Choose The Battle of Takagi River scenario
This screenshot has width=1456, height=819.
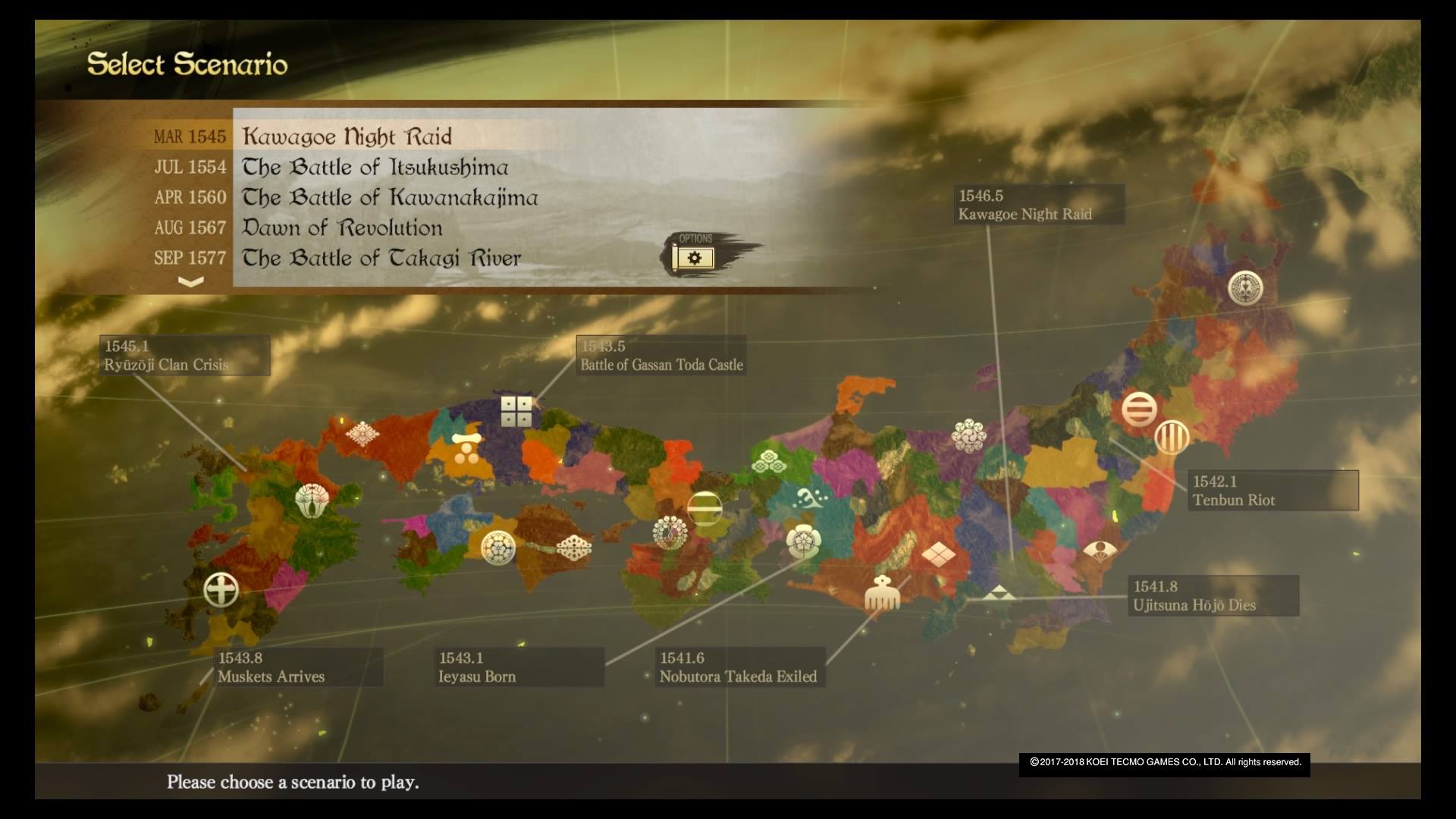381,258
